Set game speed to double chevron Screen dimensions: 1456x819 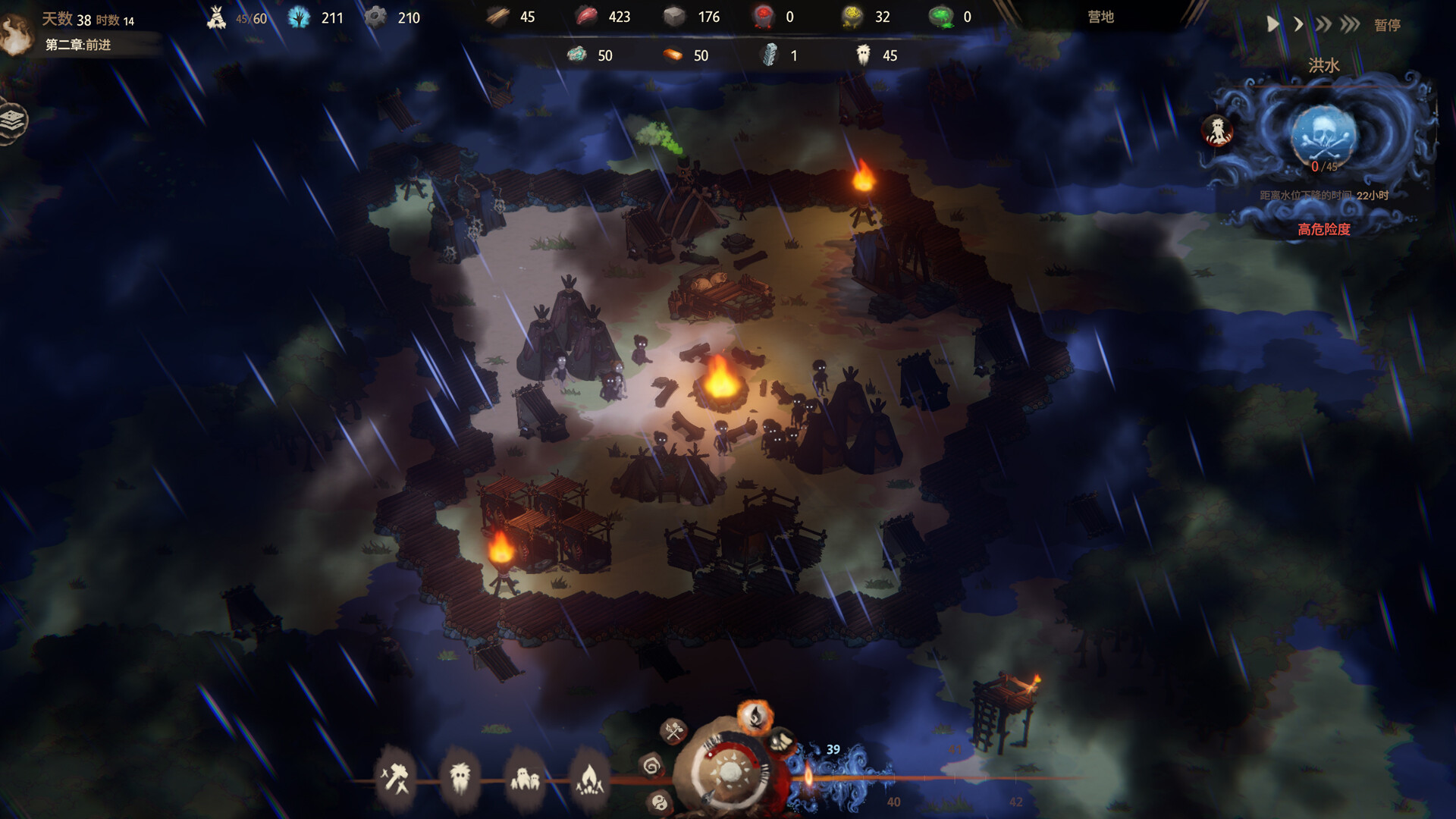(1323, 24)
